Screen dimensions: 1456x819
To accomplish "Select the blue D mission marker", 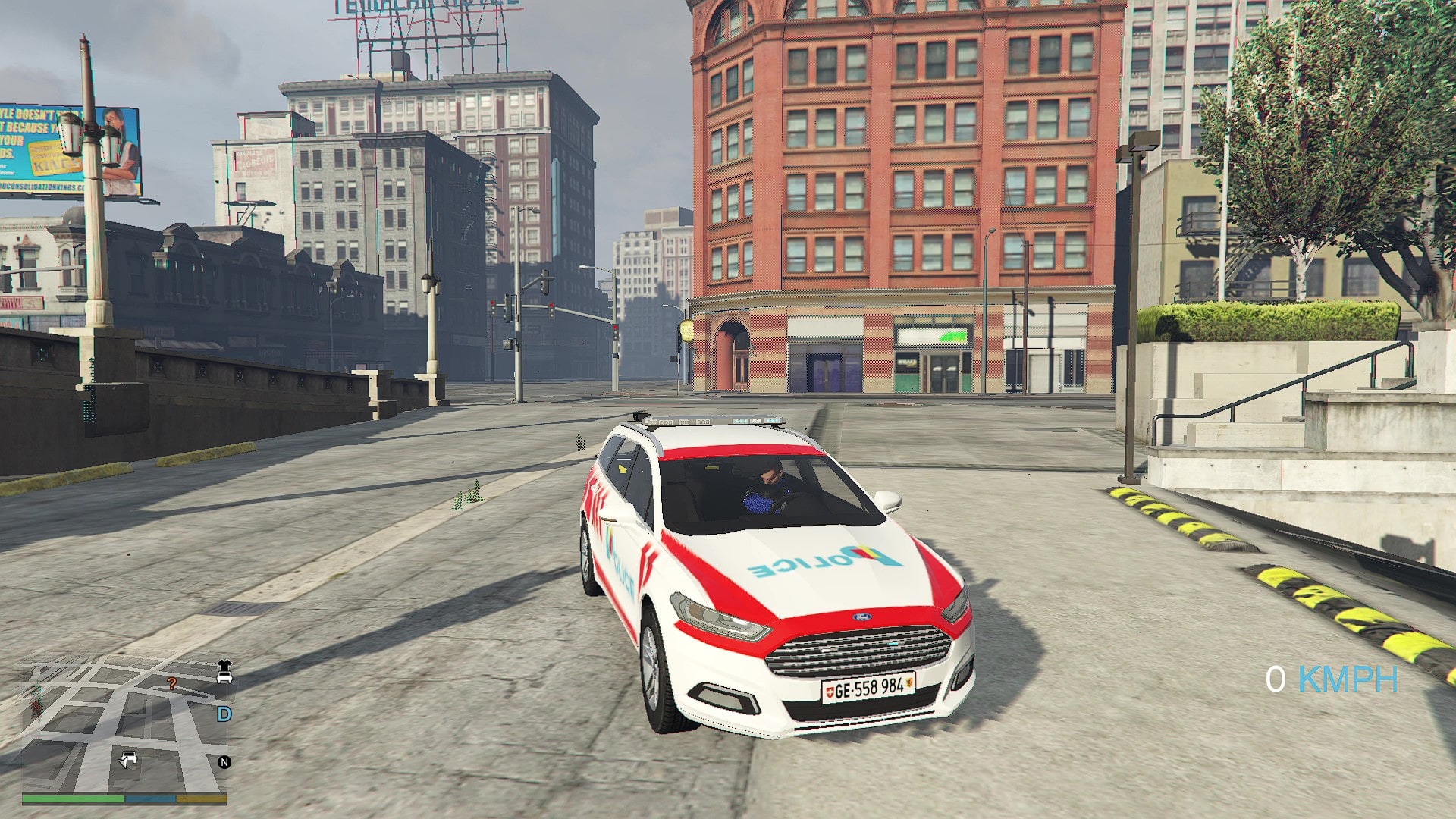I will pos(224,714).
